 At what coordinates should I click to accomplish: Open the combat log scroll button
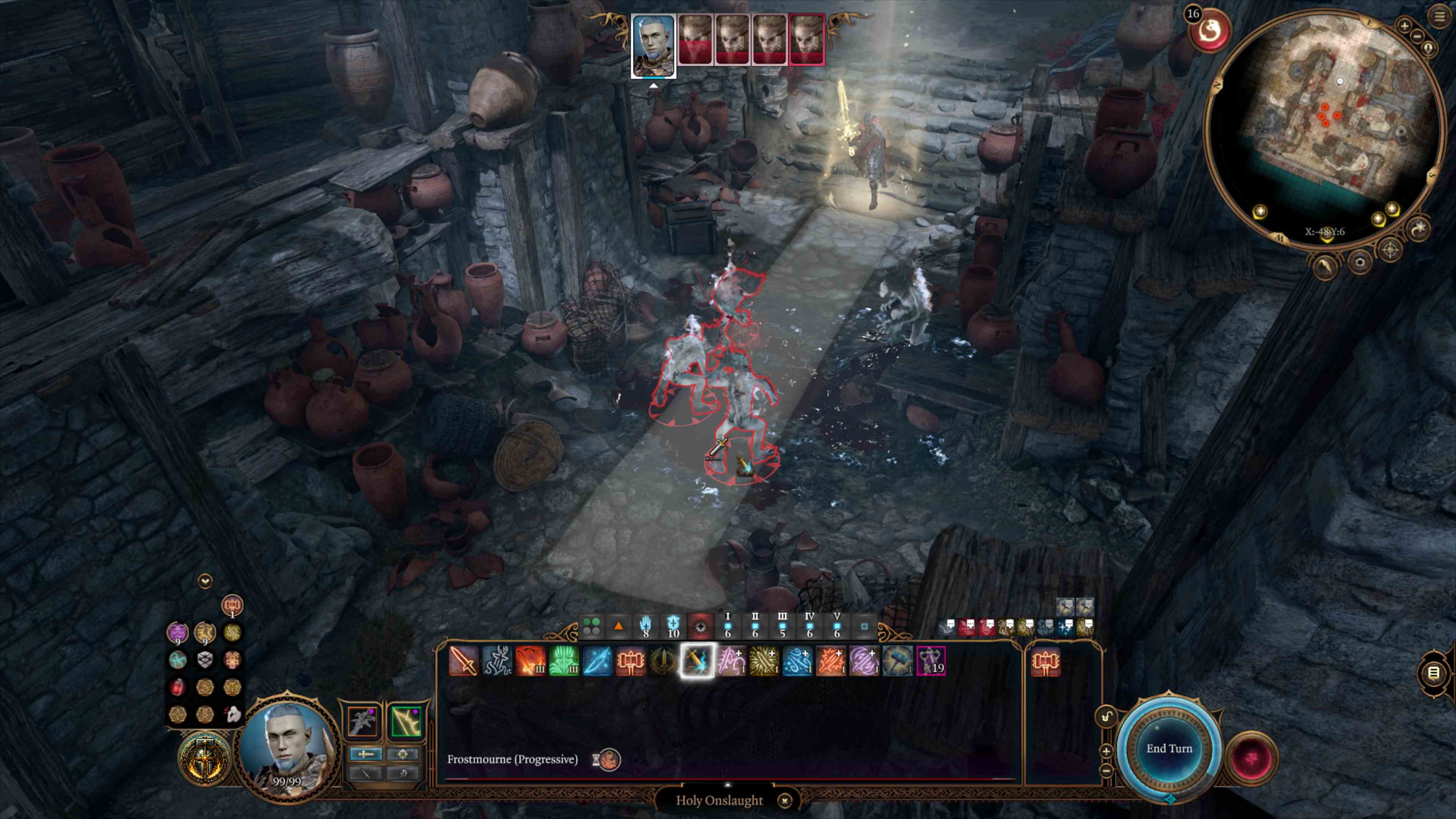pos(1433,673)
